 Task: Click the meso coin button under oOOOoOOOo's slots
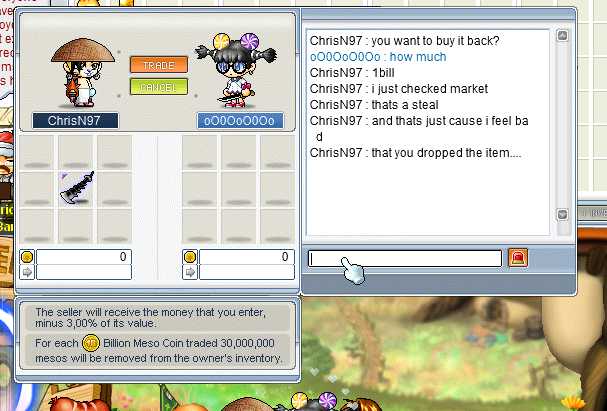point(189,256)
